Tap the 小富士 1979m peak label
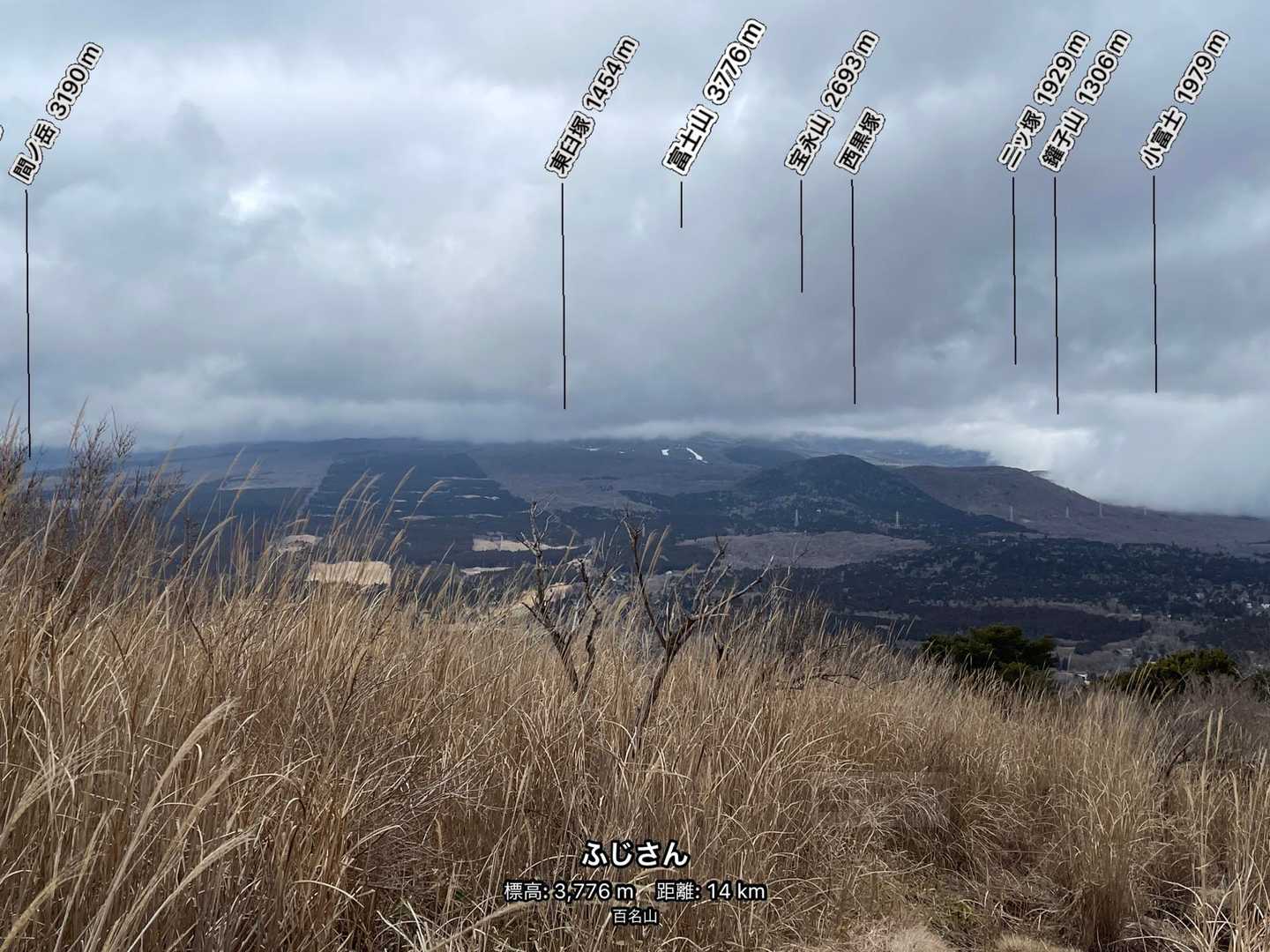This screenshot has height=952, width=1270. pyautogui.click(x=1184, y=100)
